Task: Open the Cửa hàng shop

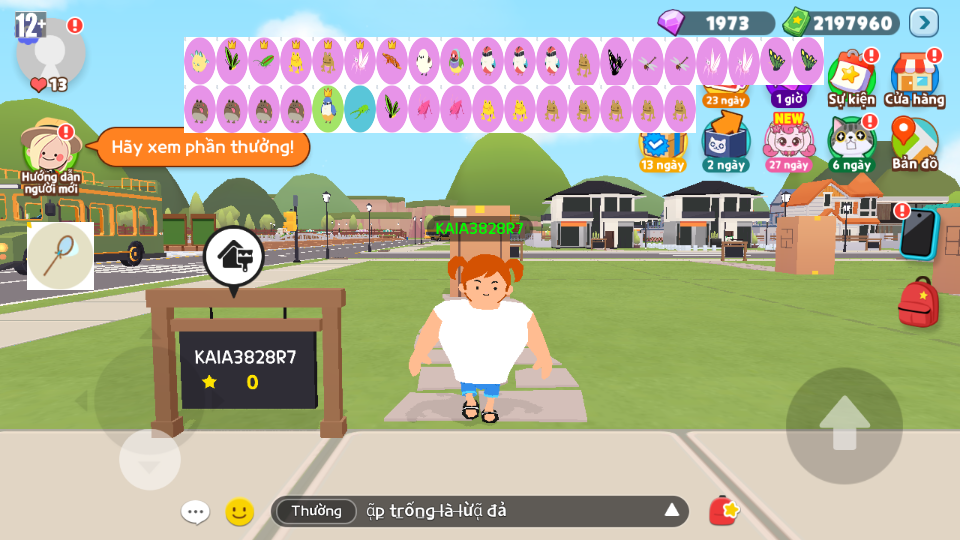Action: [914, 79]
